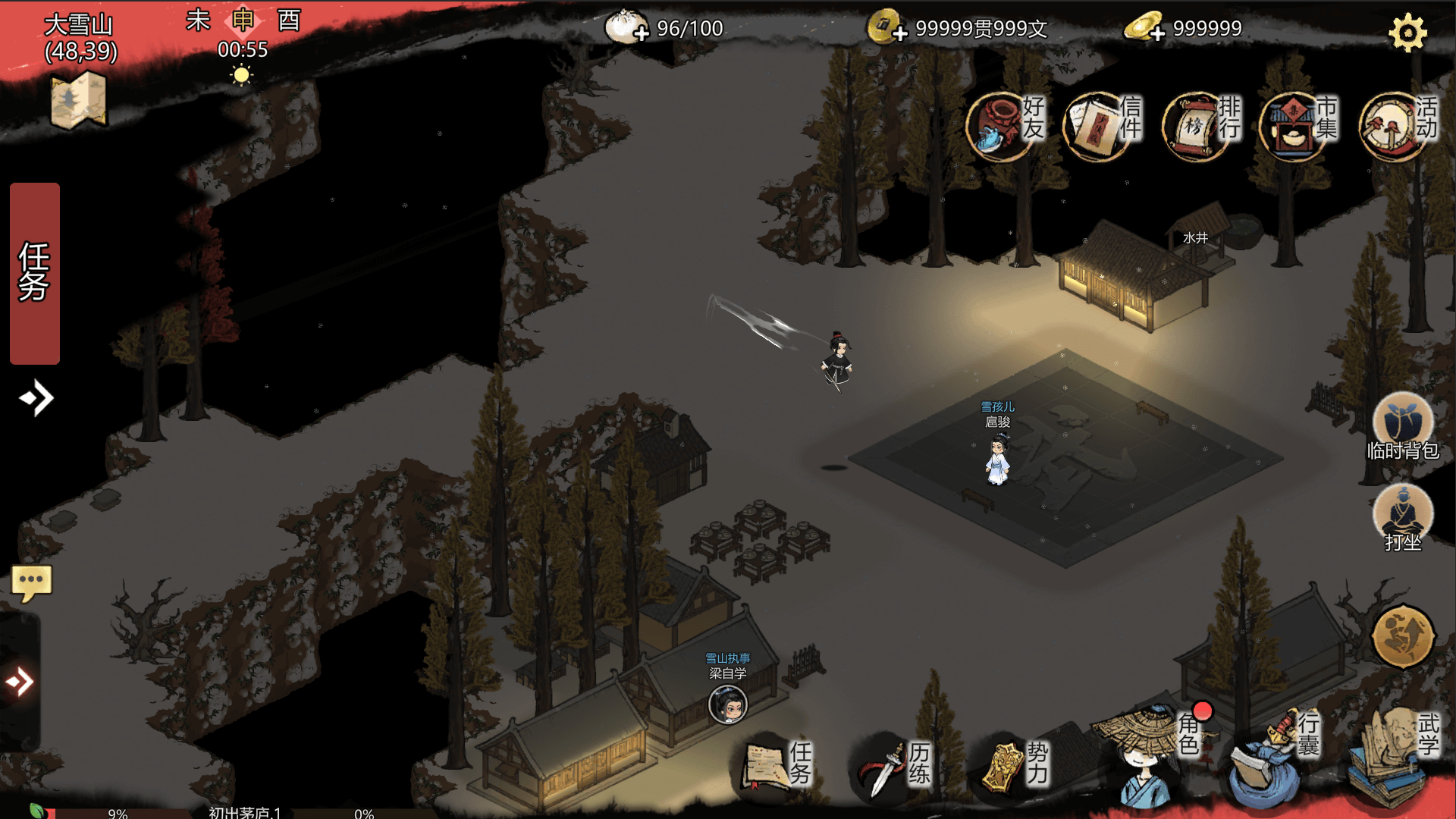Click the arrow expander below the quest tab
The height and width of the screenshot is (819, 1456).
(36, 398)
